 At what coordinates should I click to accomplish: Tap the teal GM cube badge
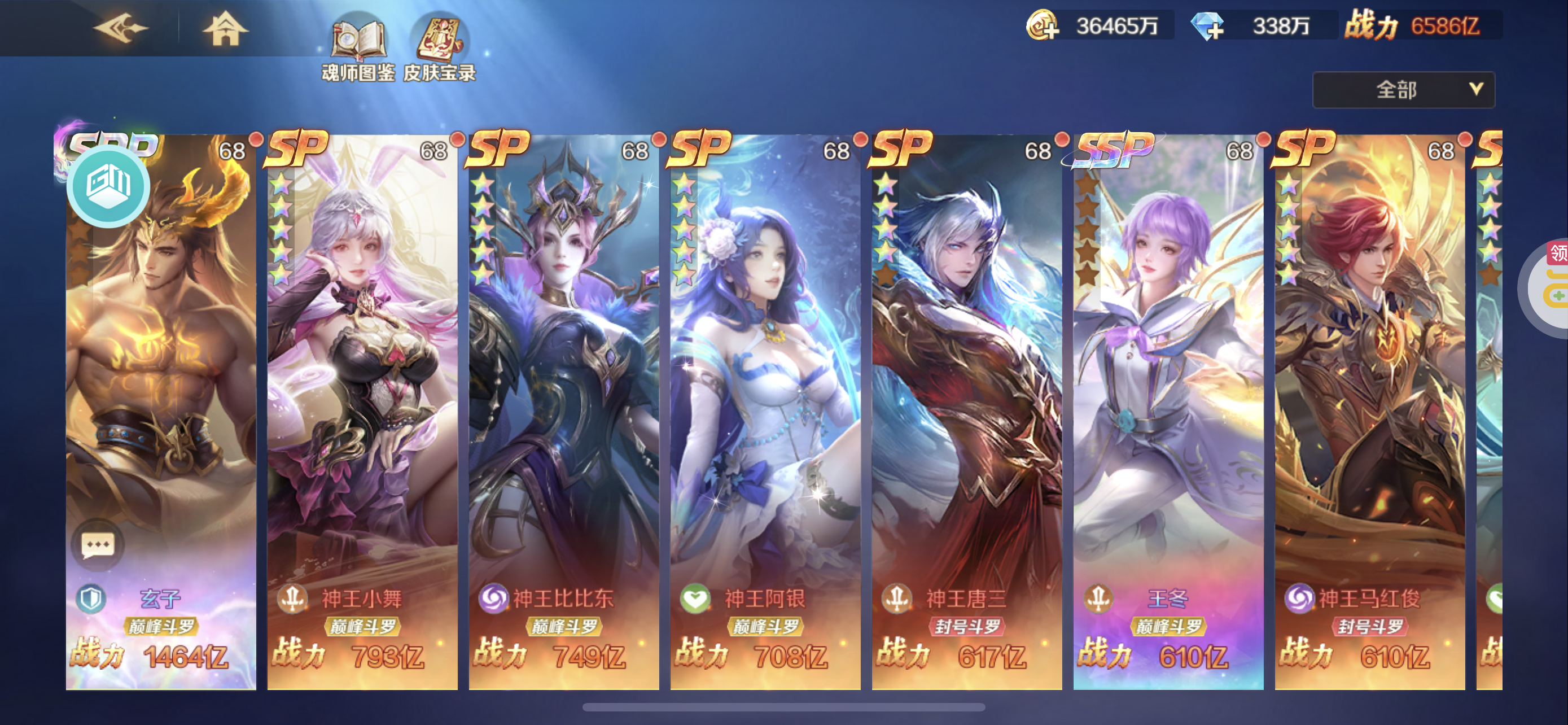tap(108, 185)
